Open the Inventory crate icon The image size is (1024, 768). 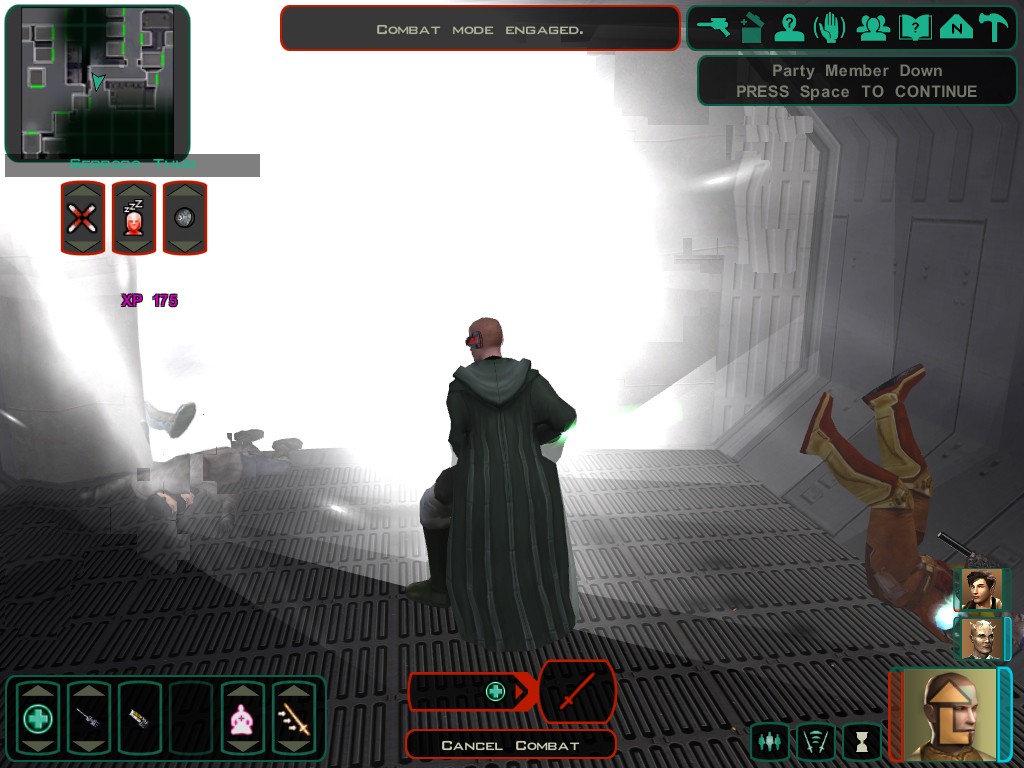pos(752,28)
